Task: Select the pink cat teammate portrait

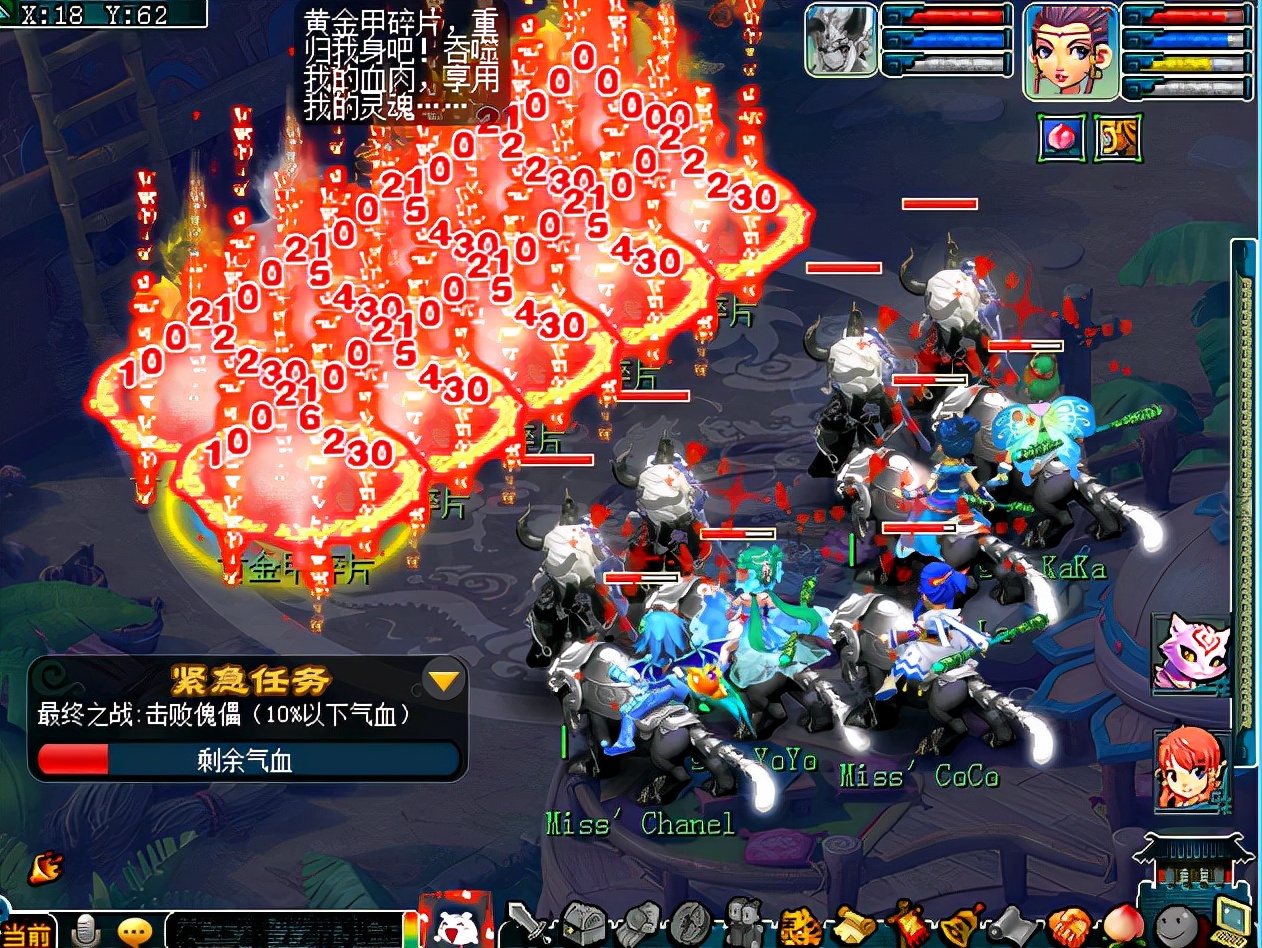Action: [1190, 652]
